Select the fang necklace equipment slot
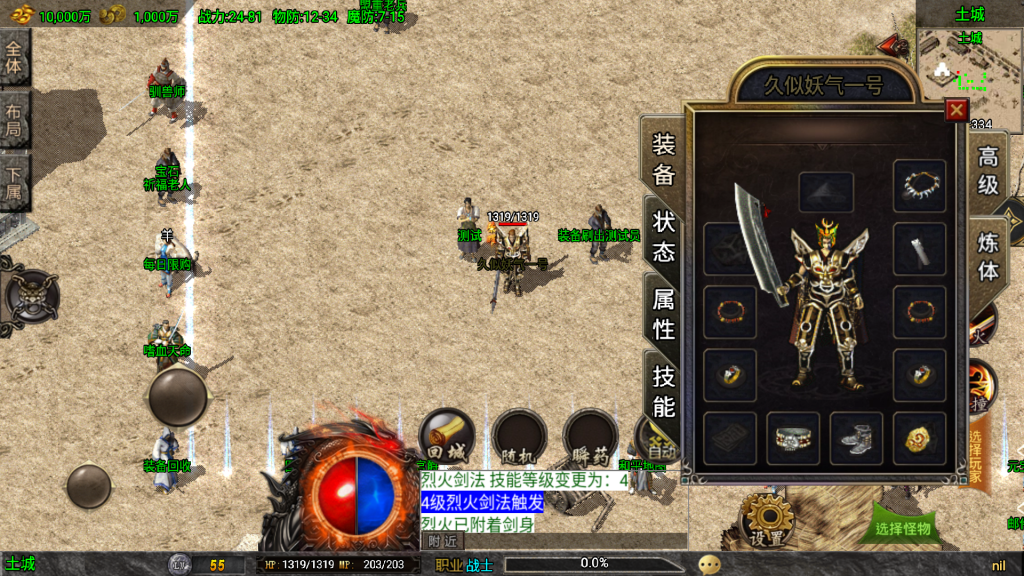 pyautogui.click(x=919, y=186)
